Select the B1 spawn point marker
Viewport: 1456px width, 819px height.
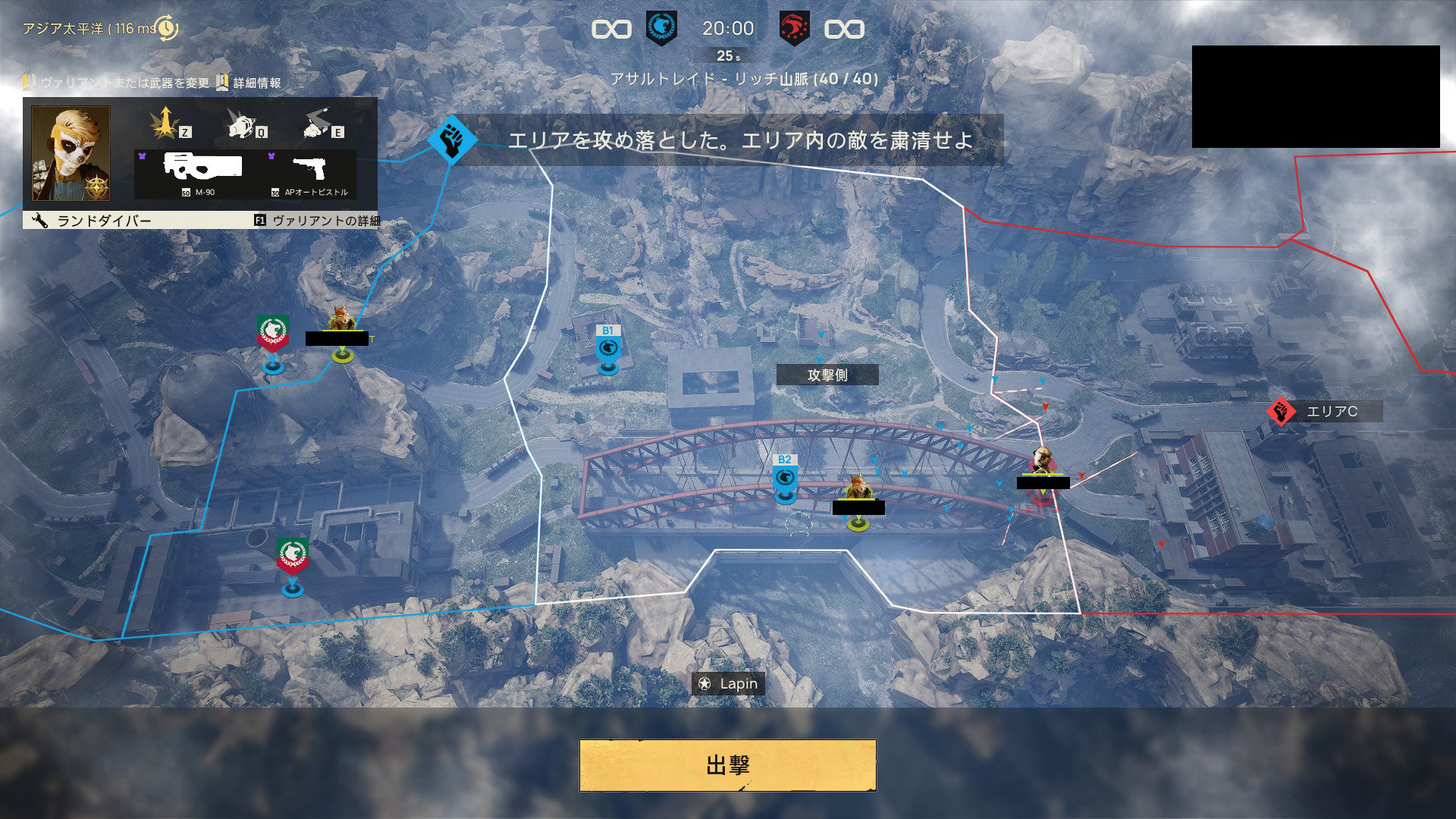pos(607,349)
